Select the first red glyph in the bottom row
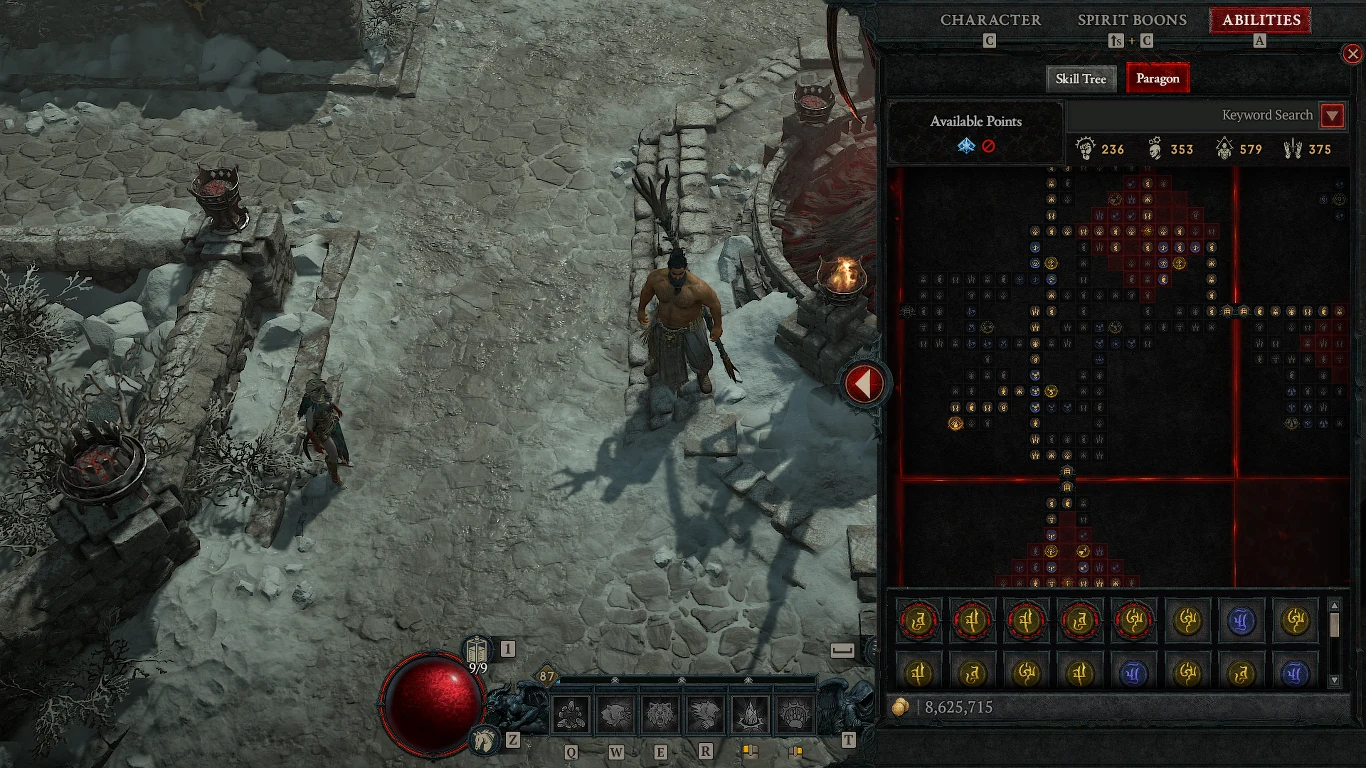1366x768 pixels. (x=919, y=620)
